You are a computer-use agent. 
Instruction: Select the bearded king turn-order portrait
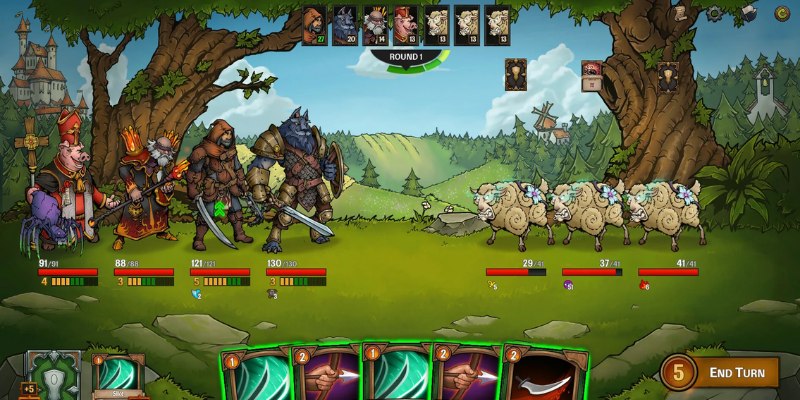tap(375, 24)
